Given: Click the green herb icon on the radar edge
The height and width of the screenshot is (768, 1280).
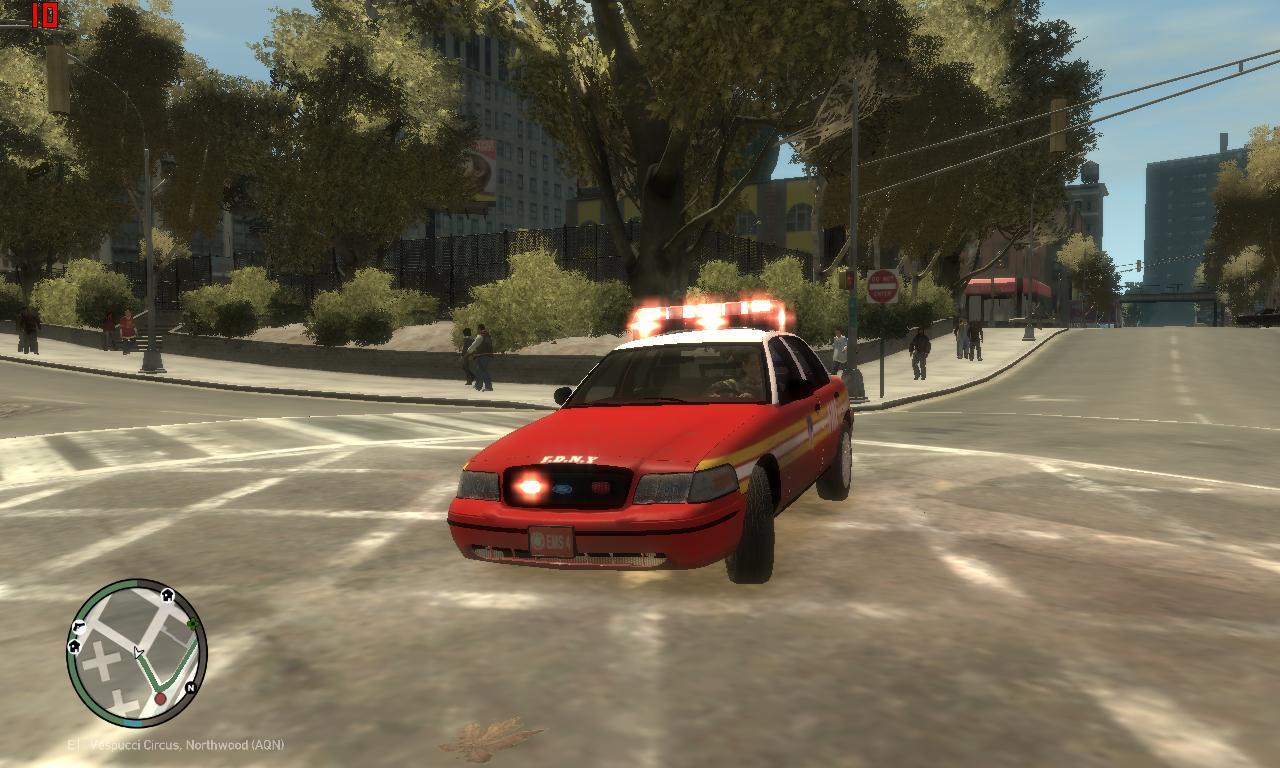Looking at the screenshot, I should click(x=191, y=624).
